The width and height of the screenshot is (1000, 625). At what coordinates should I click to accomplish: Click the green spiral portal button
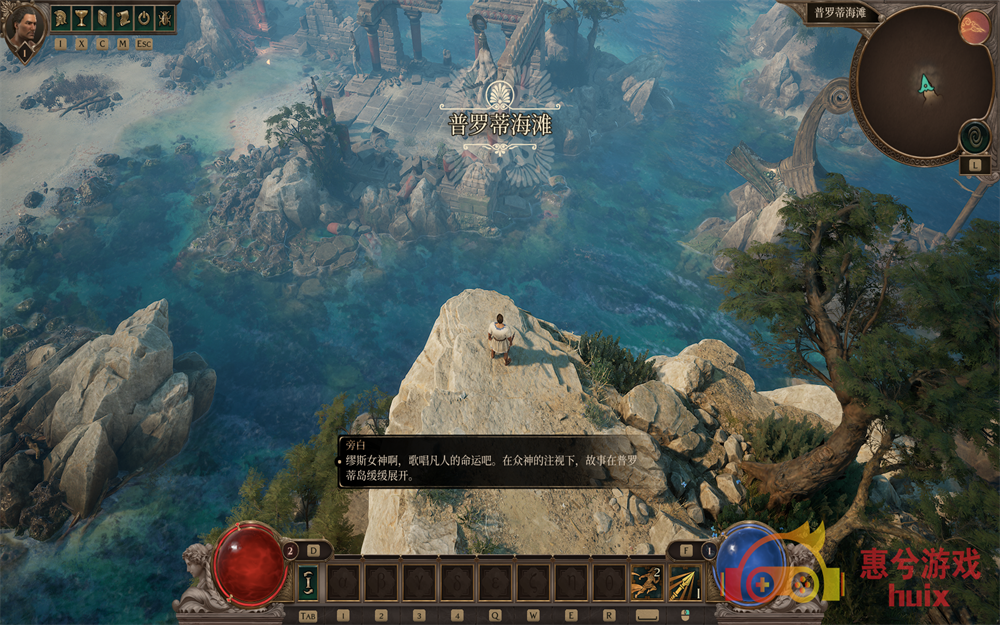click(974, 137)
